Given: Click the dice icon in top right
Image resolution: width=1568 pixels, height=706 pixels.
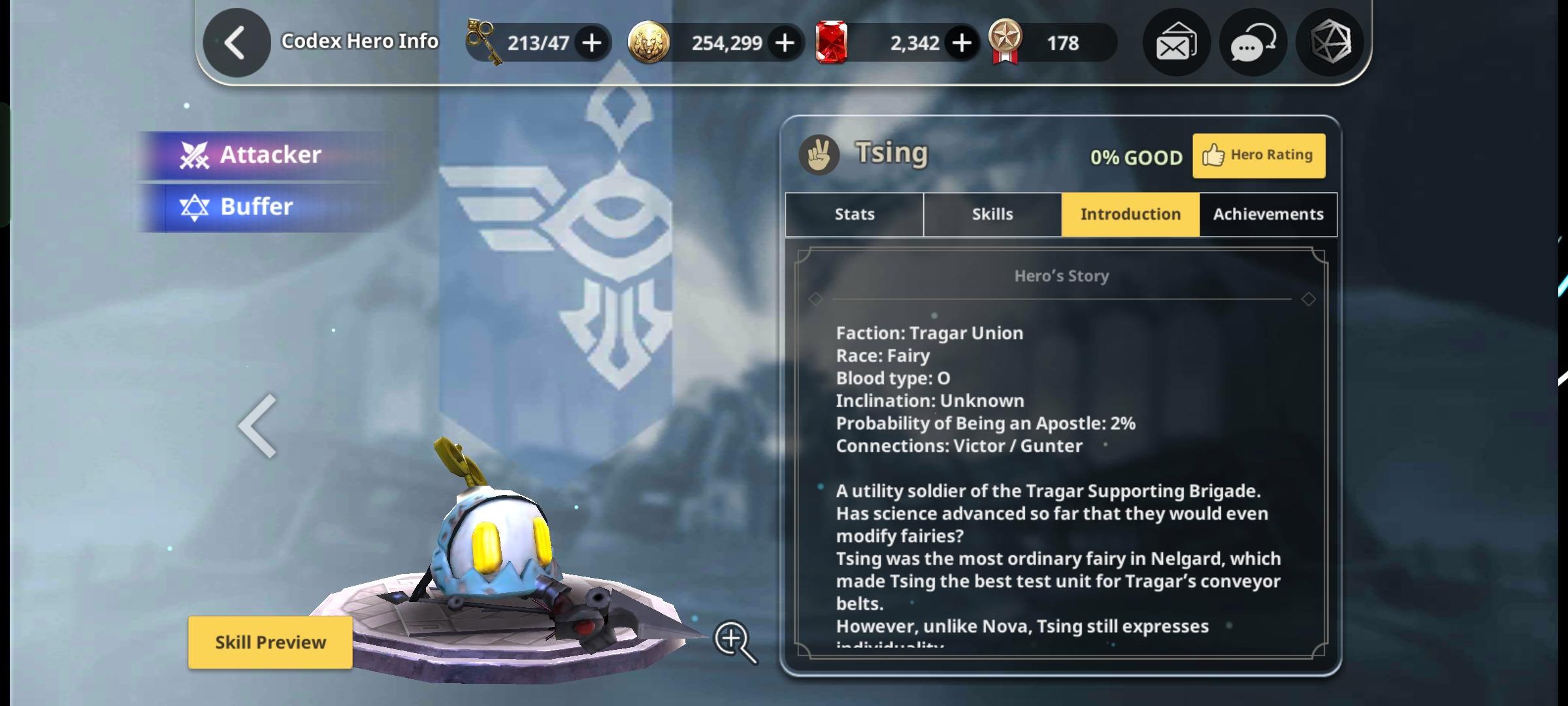Looking at the screenshot, I should pos(1329,42).
